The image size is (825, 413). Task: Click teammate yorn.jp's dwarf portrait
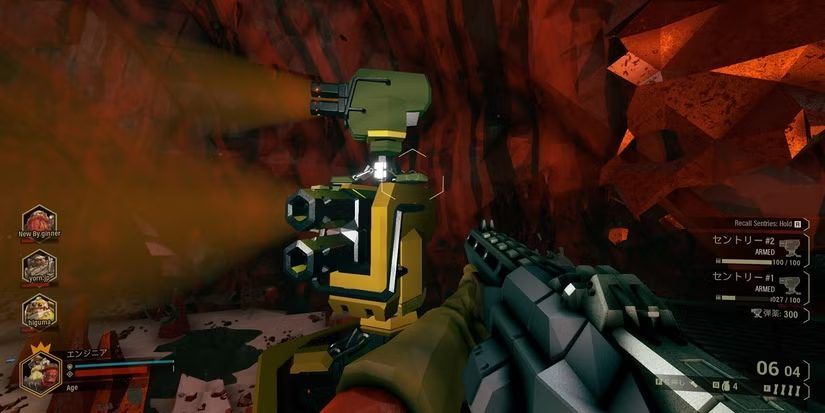[39, 264]
